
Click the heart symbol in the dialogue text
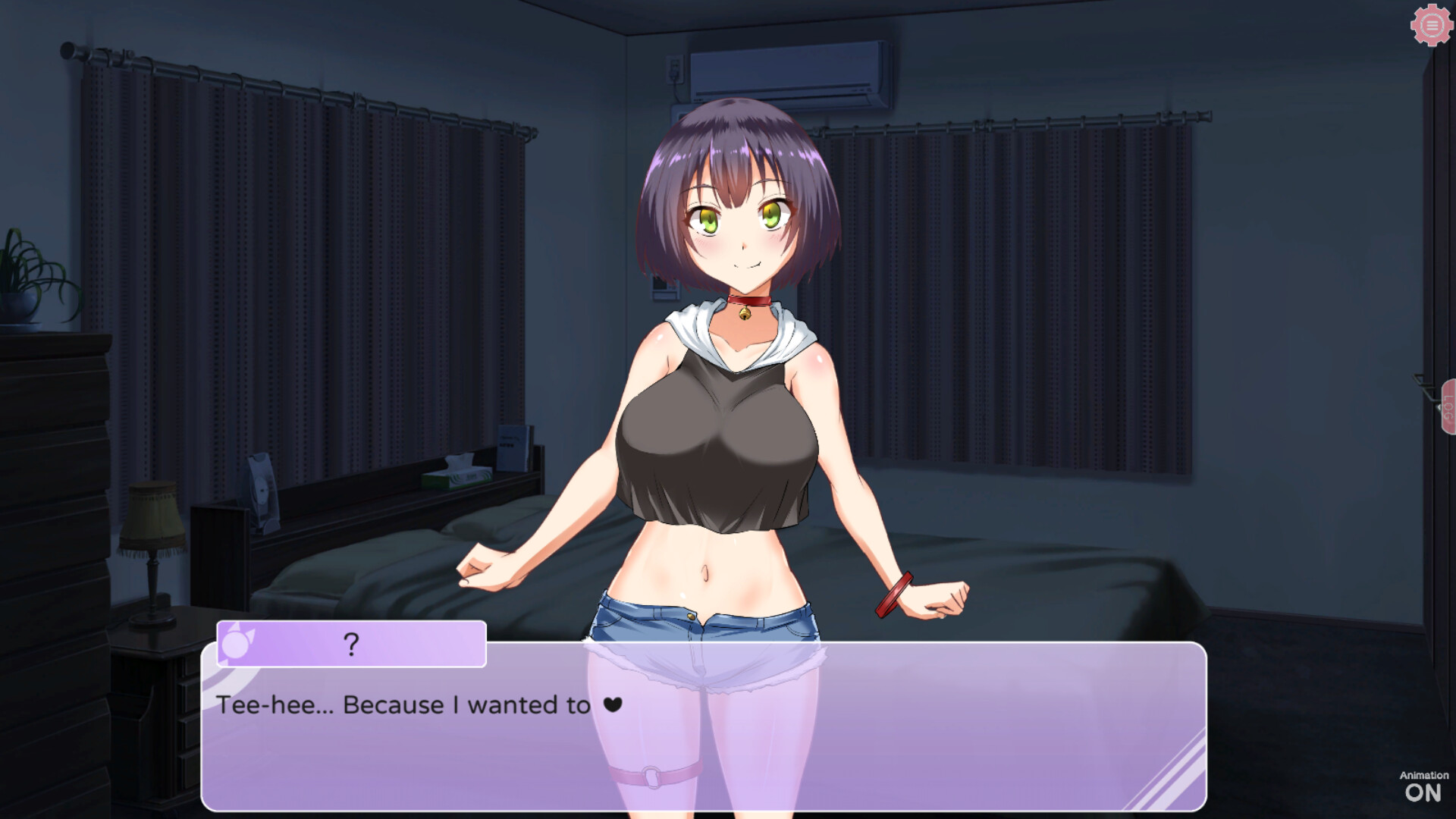tap(613, 705)
